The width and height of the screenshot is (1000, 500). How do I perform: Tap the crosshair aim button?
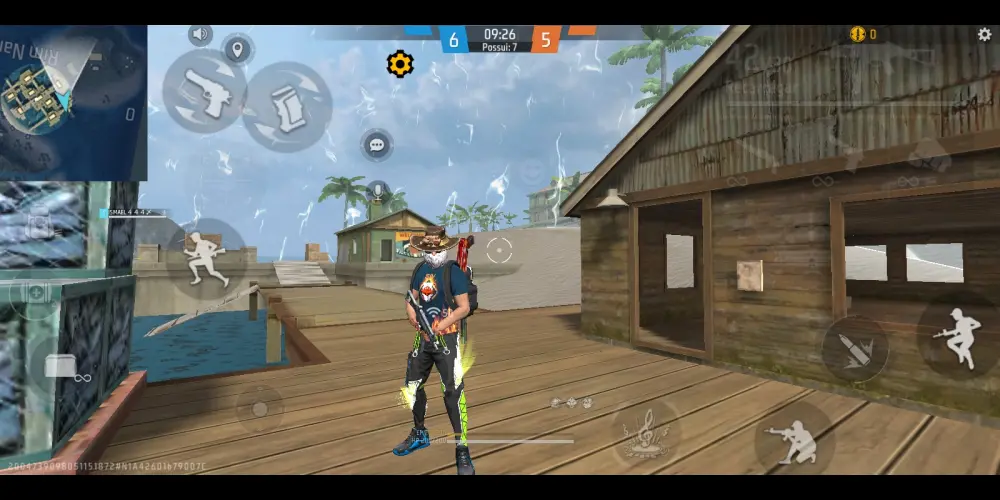[499, 250]
